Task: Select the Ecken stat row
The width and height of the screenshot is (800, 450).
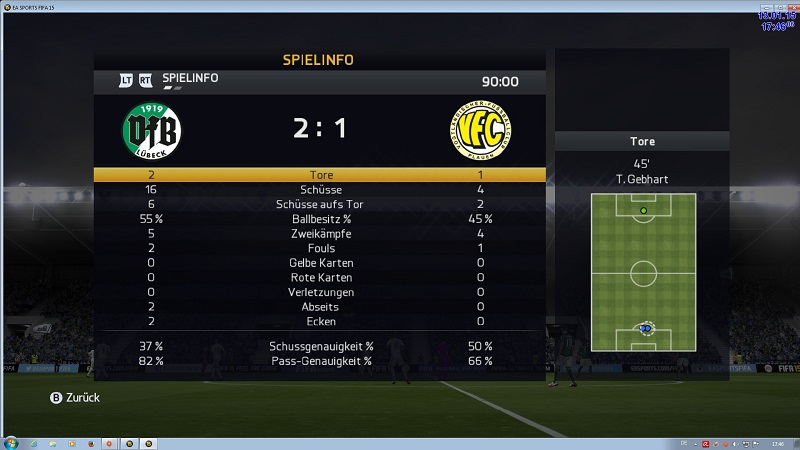Action: click(x=320, y=322)
